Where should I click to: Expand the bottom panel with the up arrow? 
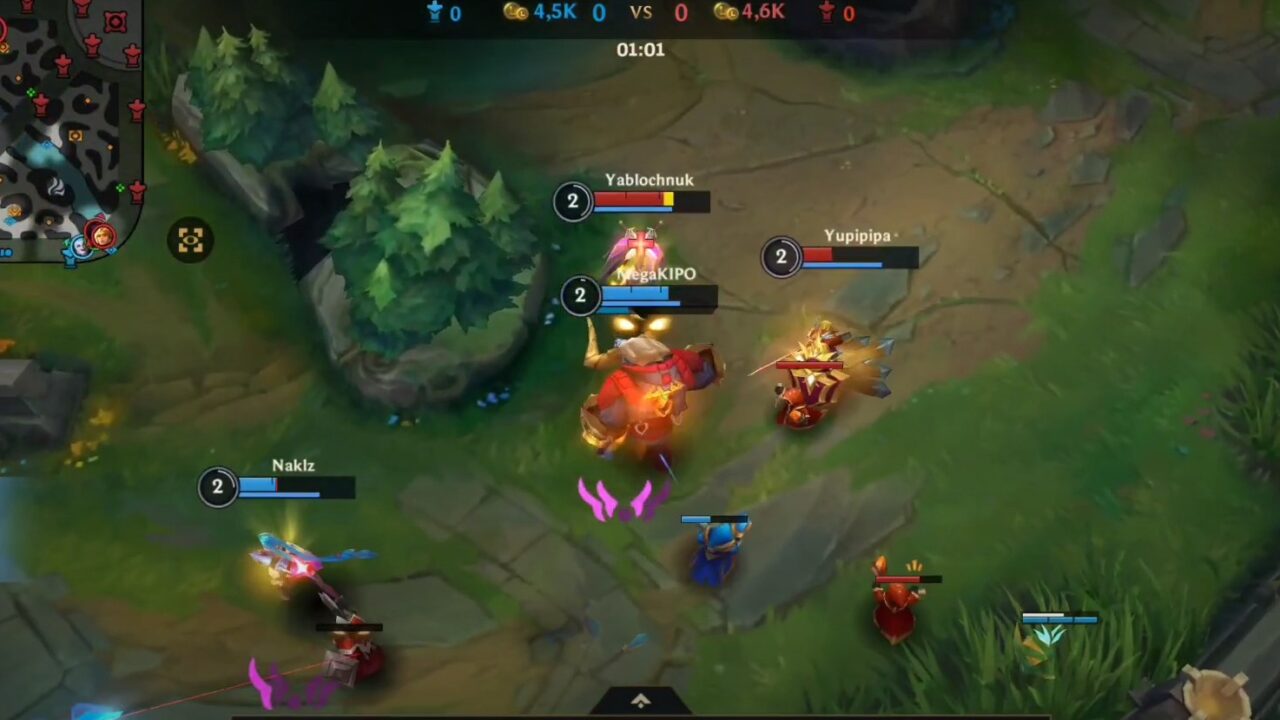click(639, 701)
